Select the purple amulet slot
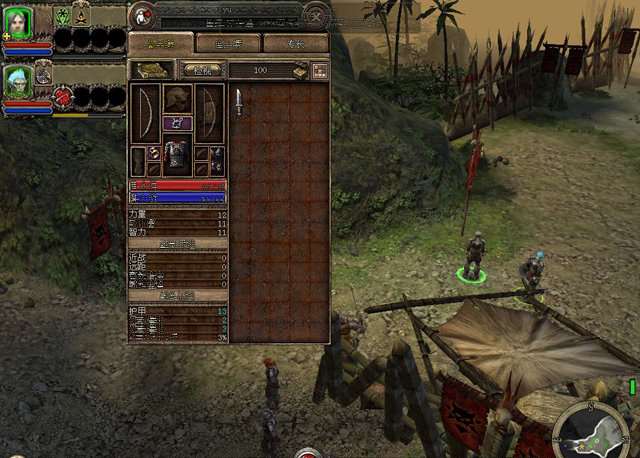Image resolution: width=640 pixels, height=458 pixels. coord(178,123)
